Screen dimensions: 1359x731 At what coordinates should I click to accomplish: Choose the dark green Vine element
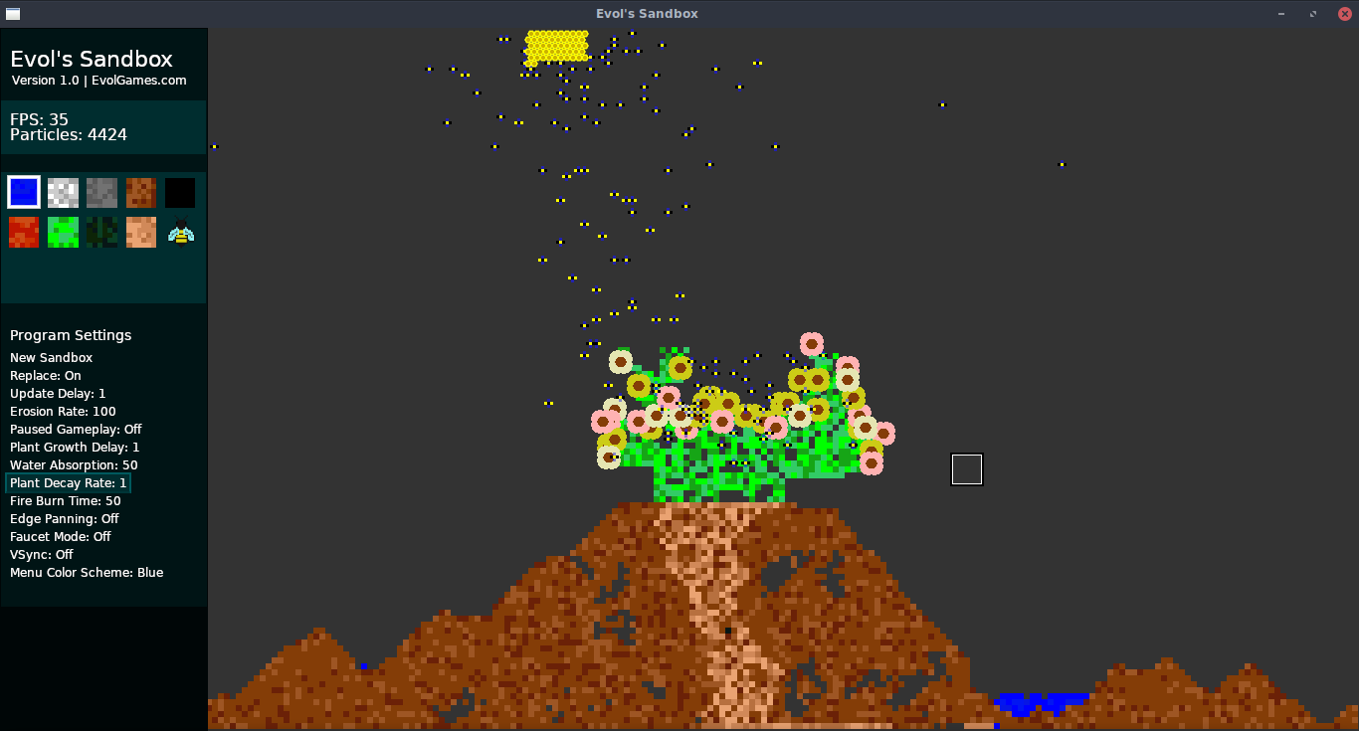(101, 232)
